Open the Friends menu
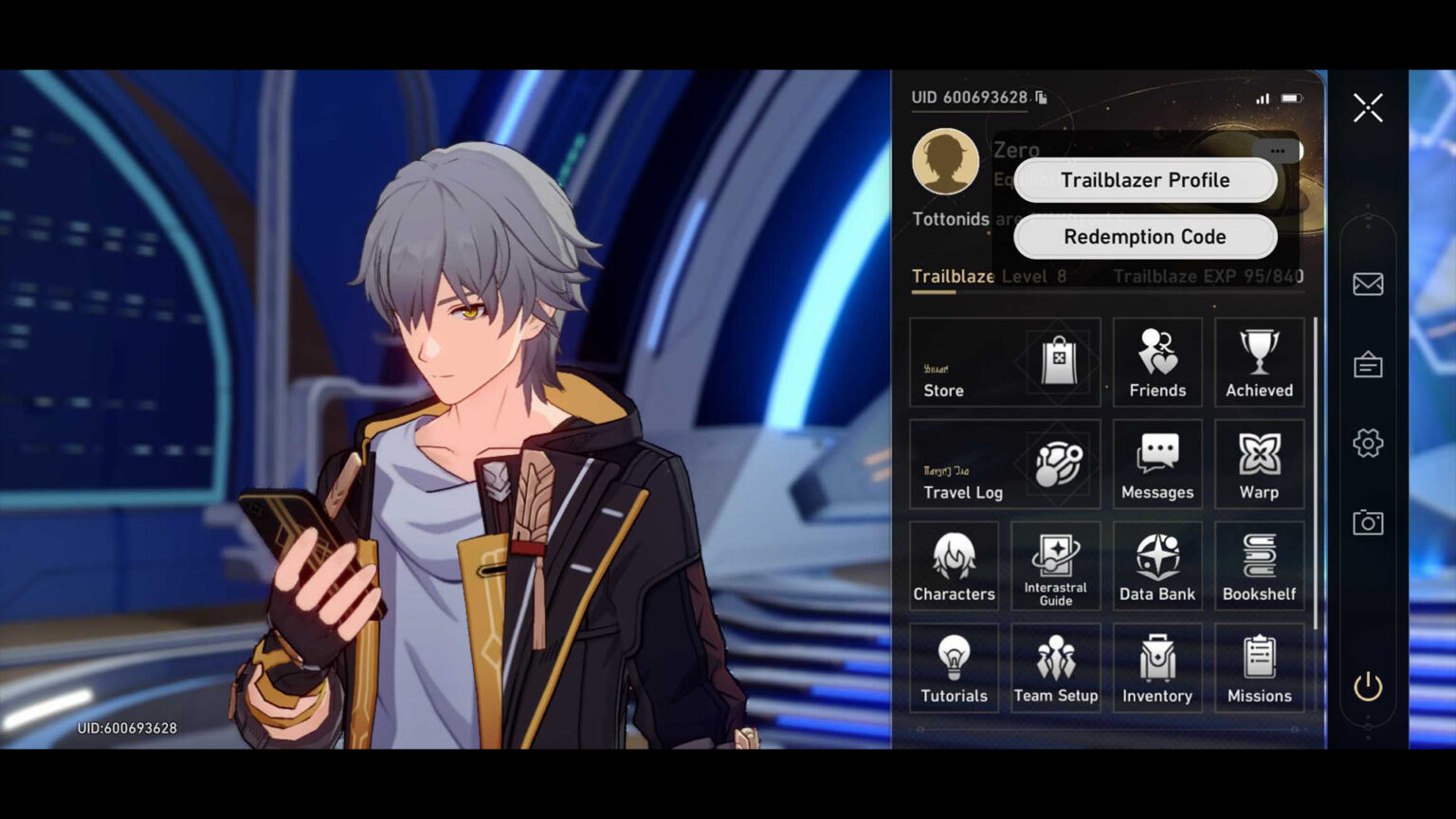 tap(1157, 363)
